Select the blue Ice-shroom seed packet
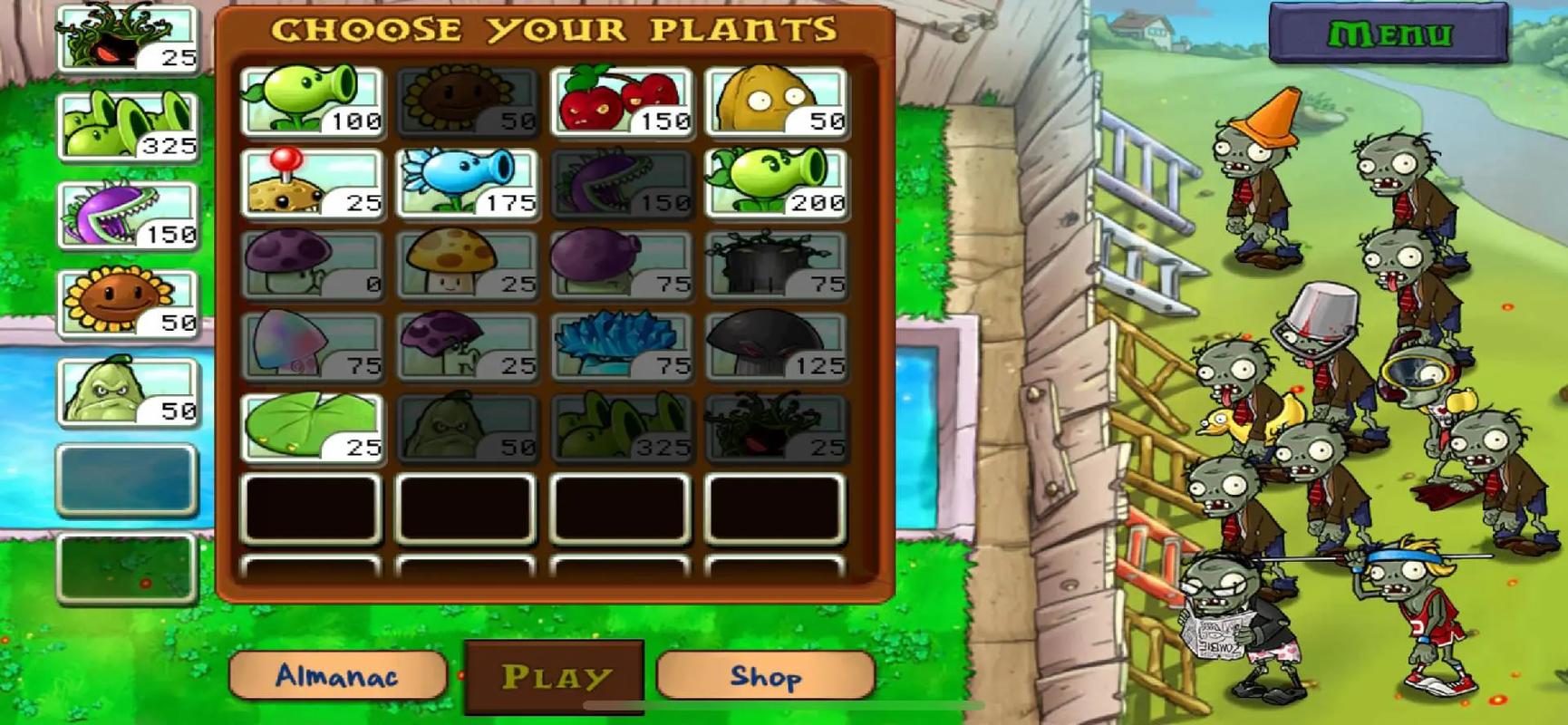1568x725 pixels. [x=622, y=346]
